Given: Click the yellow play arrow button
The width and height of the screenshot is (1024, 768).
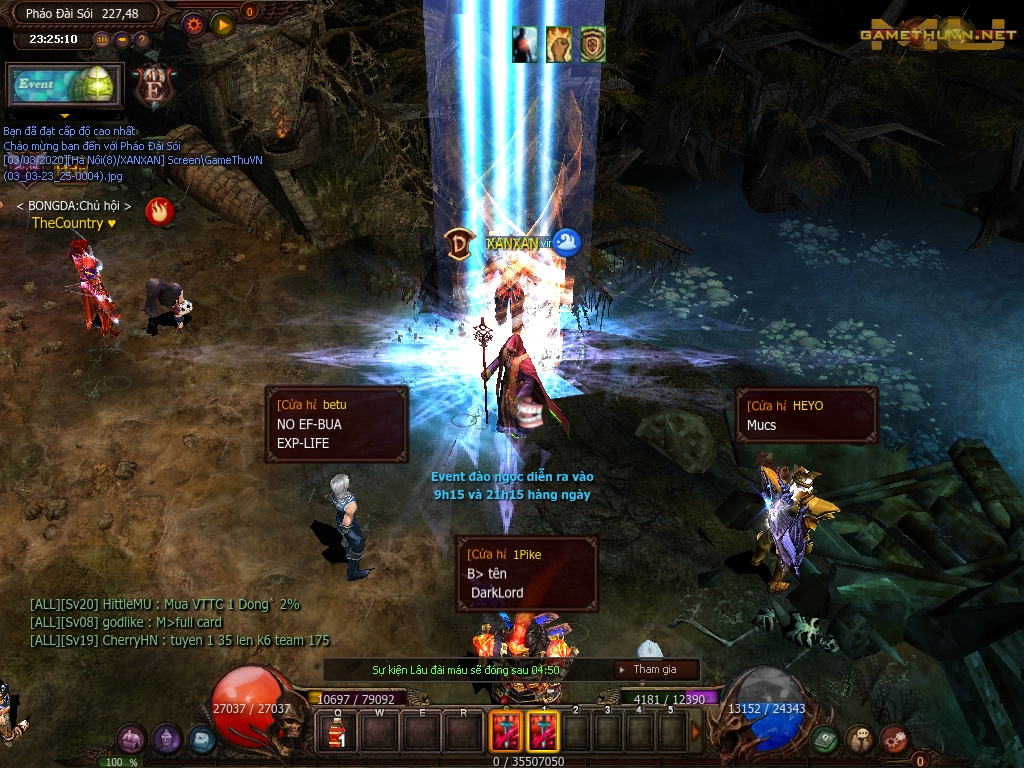Looking at the screenshot, I should pyautogui.click(x=222, y=24).
